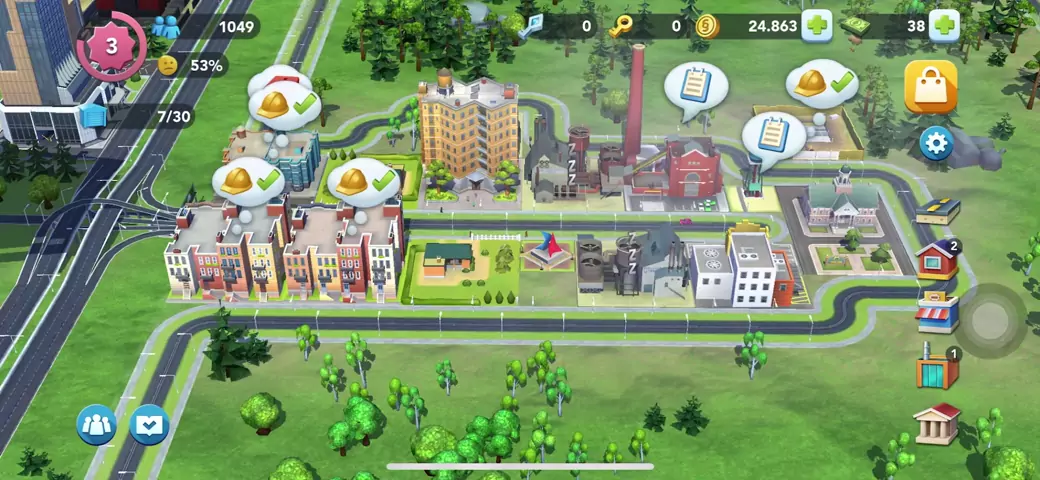Image resolution: width=1040 pixels, height=480 pixels.
Task: Open the striped-awning shops build menu
Action: pos(937,313)
